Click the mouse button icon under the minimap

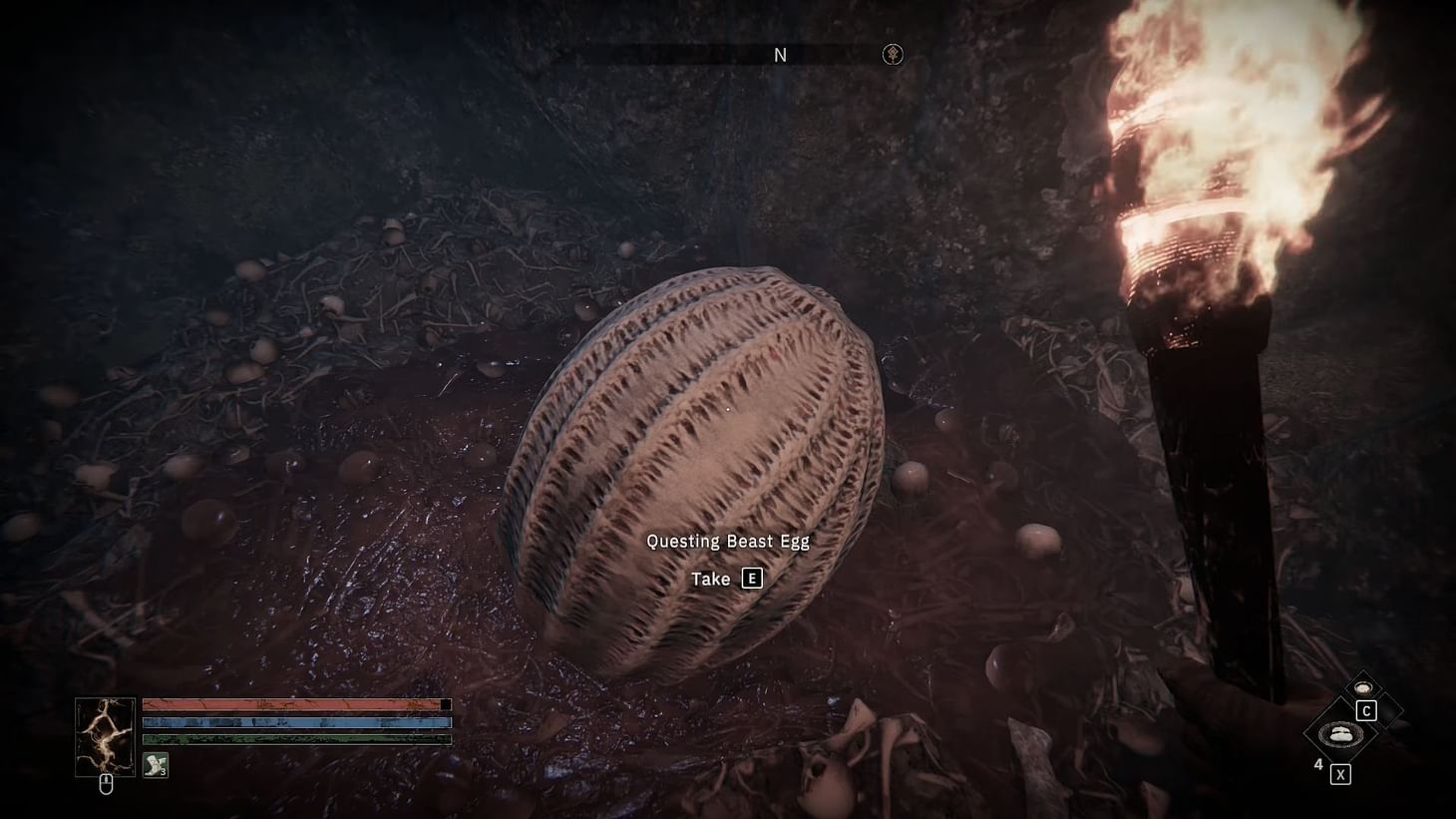coord(106,784)
